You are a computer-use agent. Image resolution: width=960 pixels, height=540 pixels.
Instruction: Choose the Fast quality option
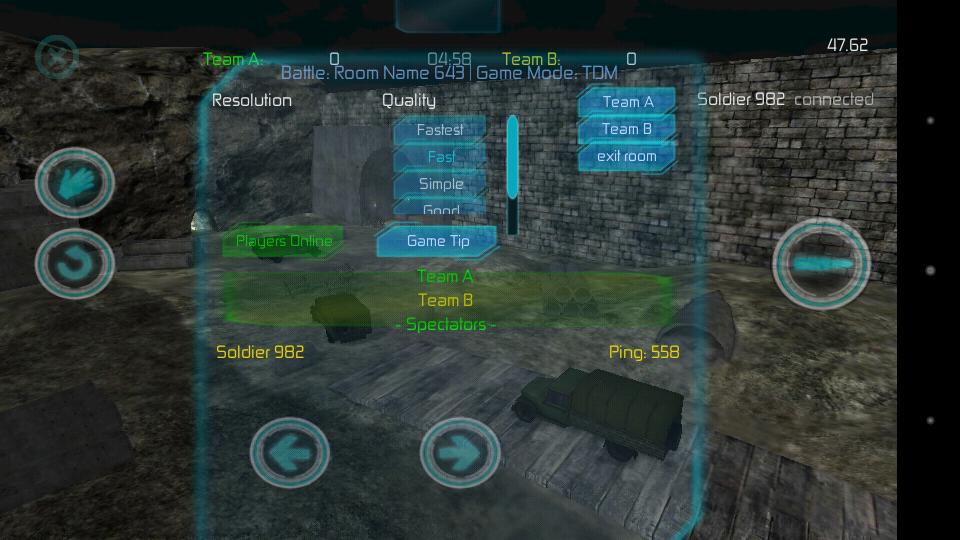point(440,157)
